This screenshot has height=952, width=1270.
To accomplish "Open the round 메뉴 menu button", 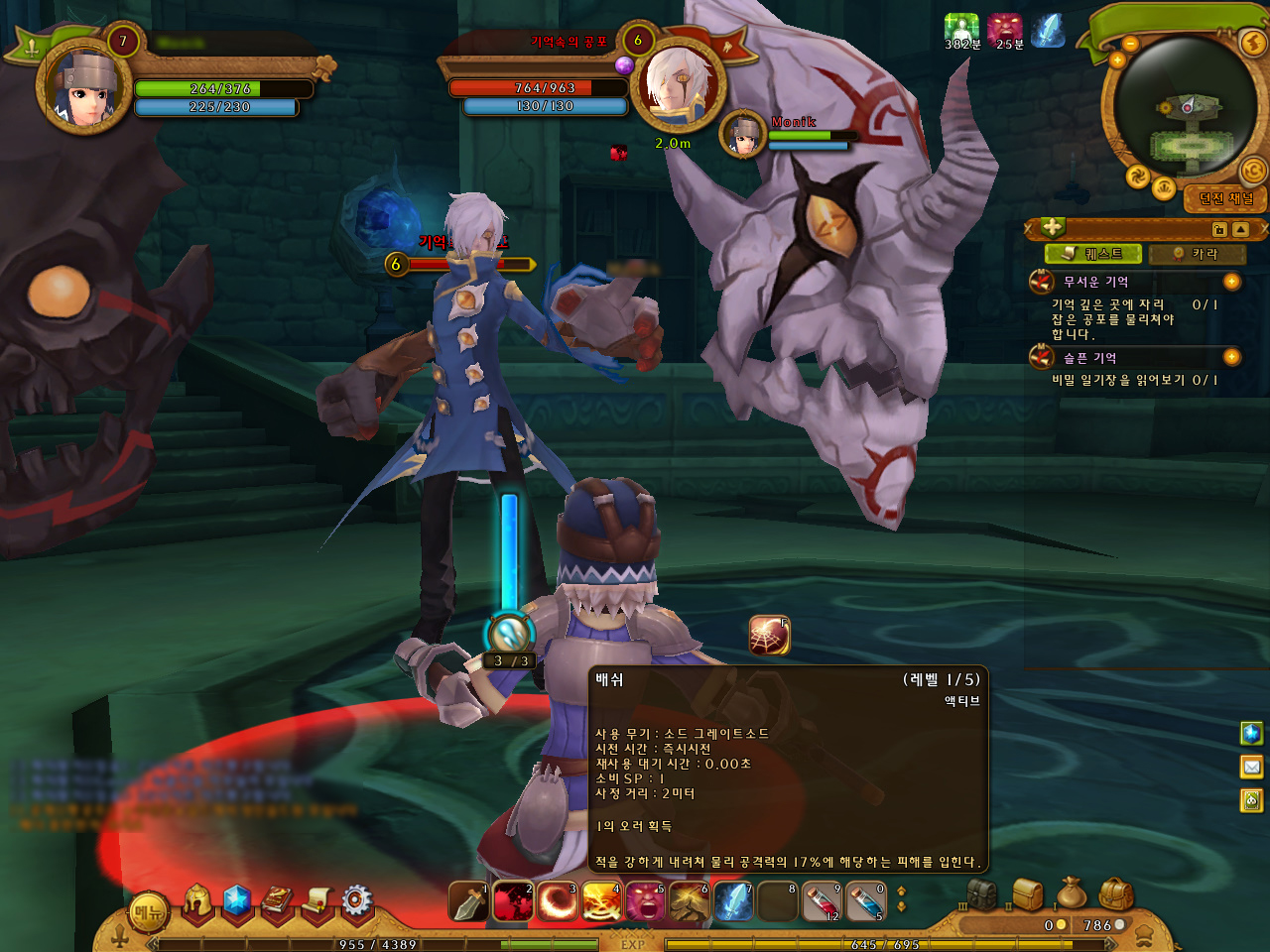I will click(149, 912).
